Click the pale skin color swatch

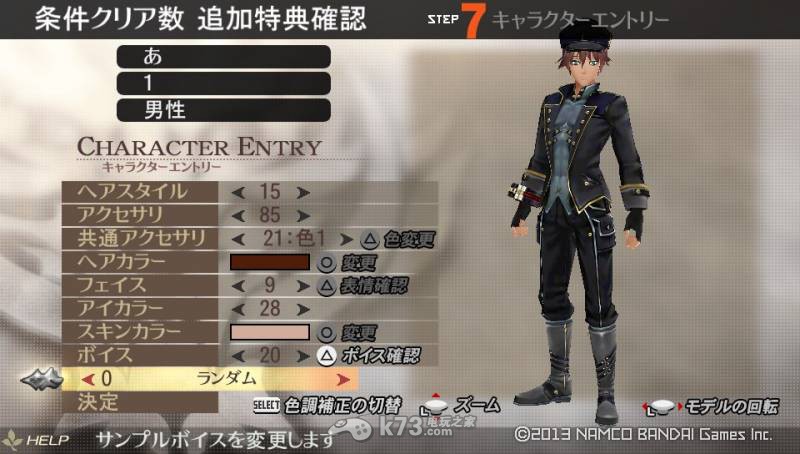270,332
